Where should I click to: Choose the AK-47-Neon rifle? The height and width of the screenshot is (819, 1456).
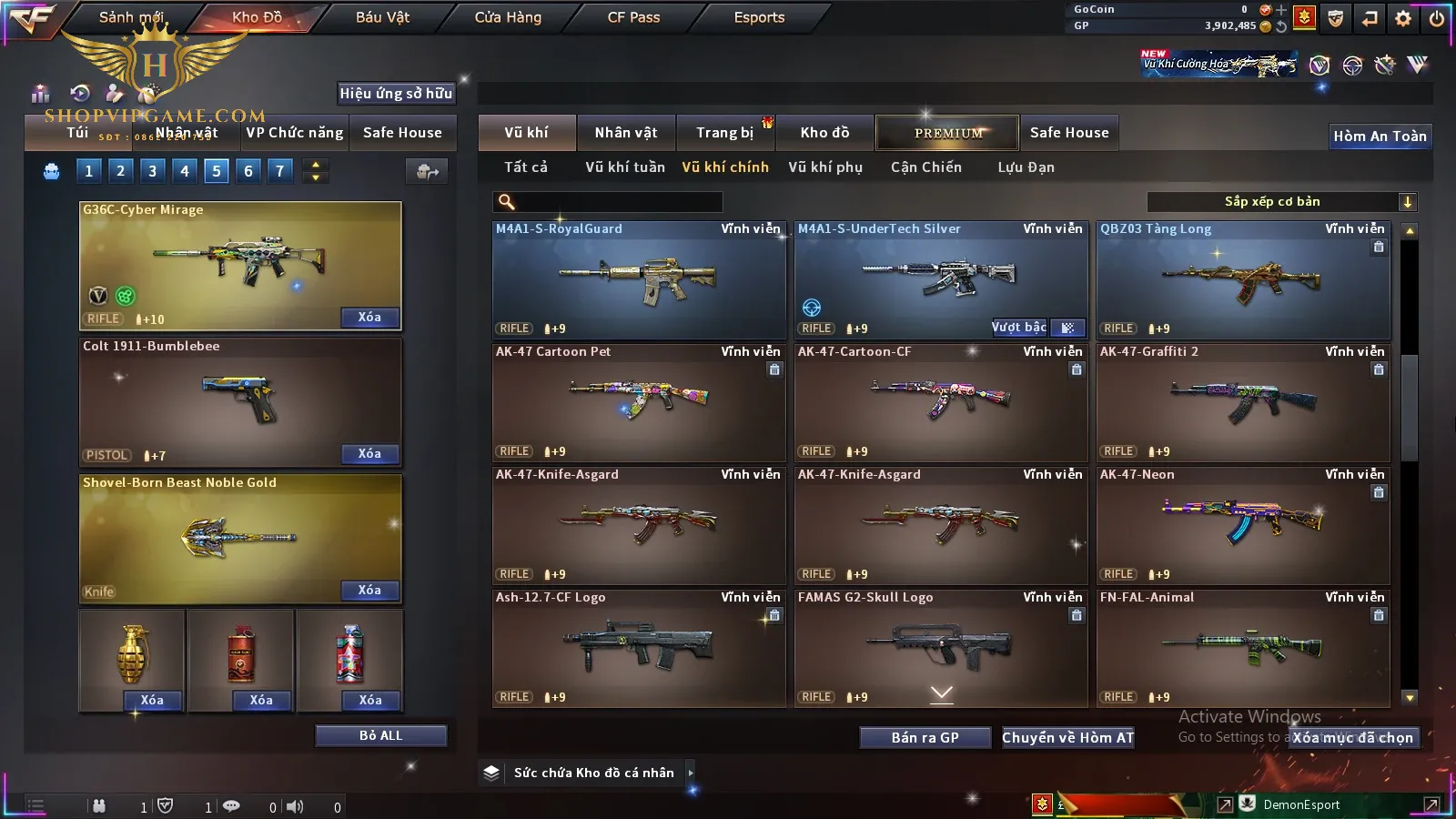[x=1243, y=525]
